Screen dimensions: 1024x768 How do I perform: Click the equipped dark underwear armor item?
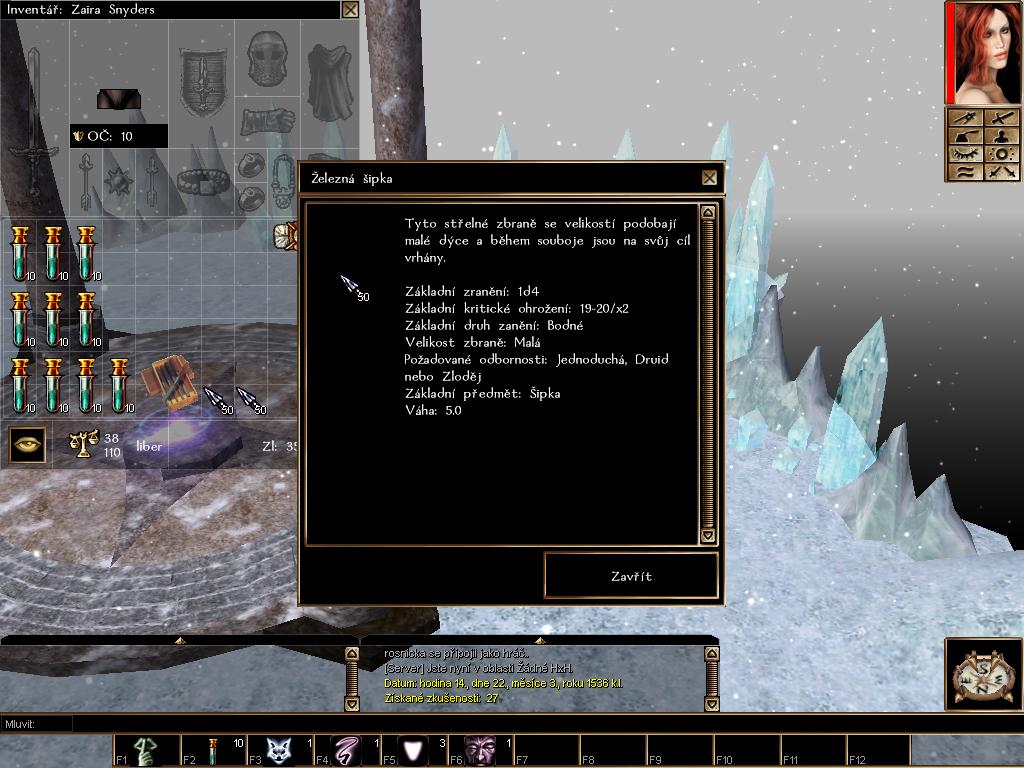pos(118,99)
